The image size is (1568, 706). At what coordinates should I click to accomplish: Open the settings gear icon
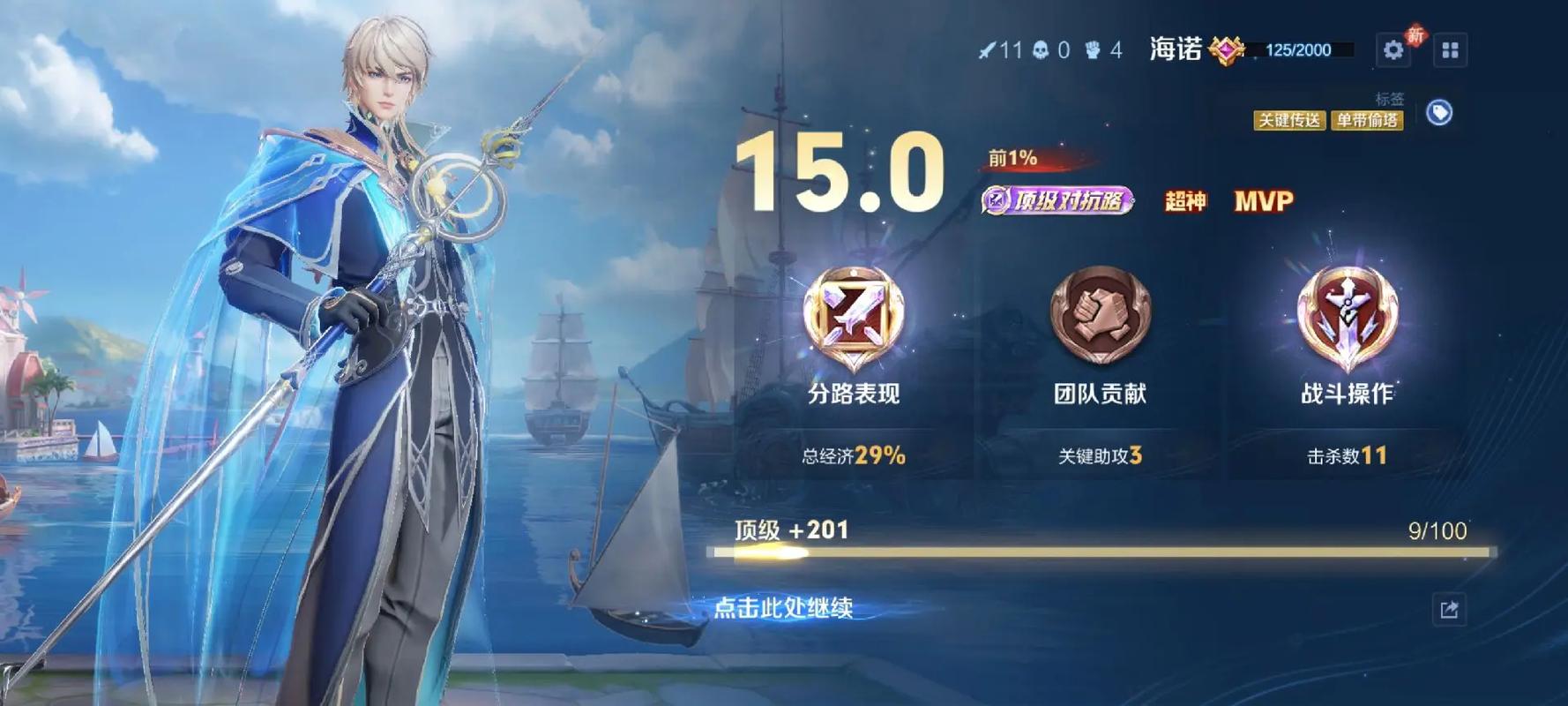tap(1393, 51)
